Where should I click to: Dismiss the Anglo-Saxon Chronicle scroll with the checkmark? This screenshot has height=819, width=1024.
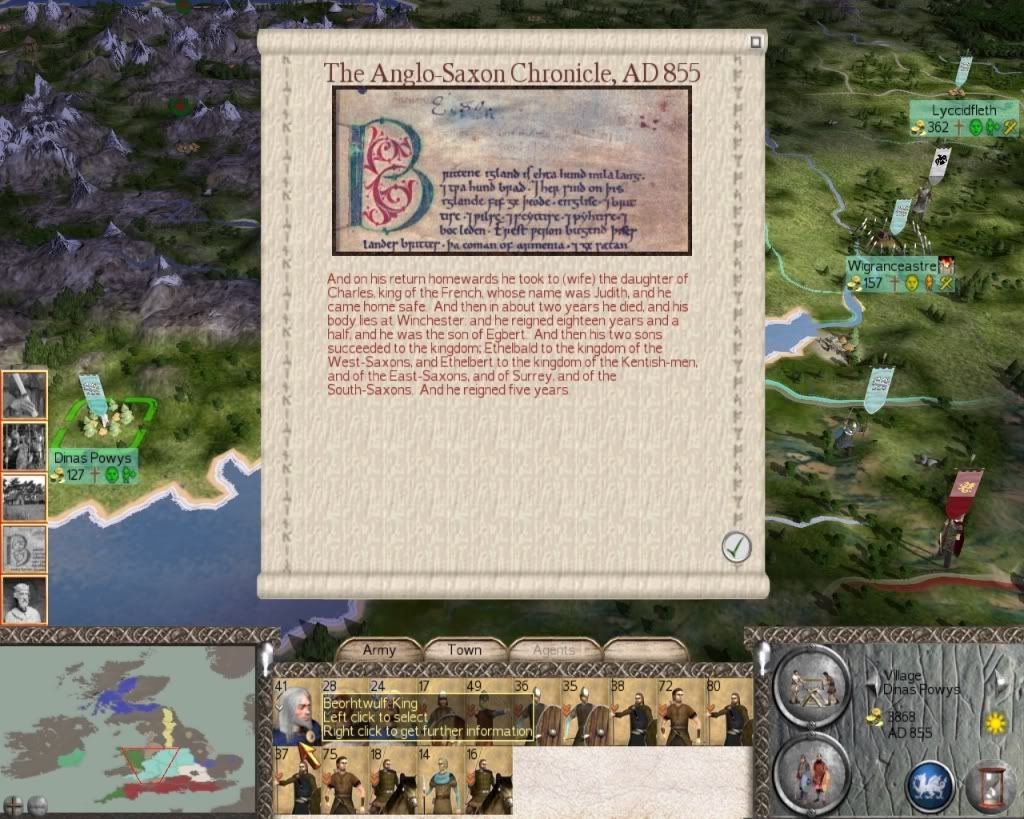pyautogui.click(x=736, y=547)
